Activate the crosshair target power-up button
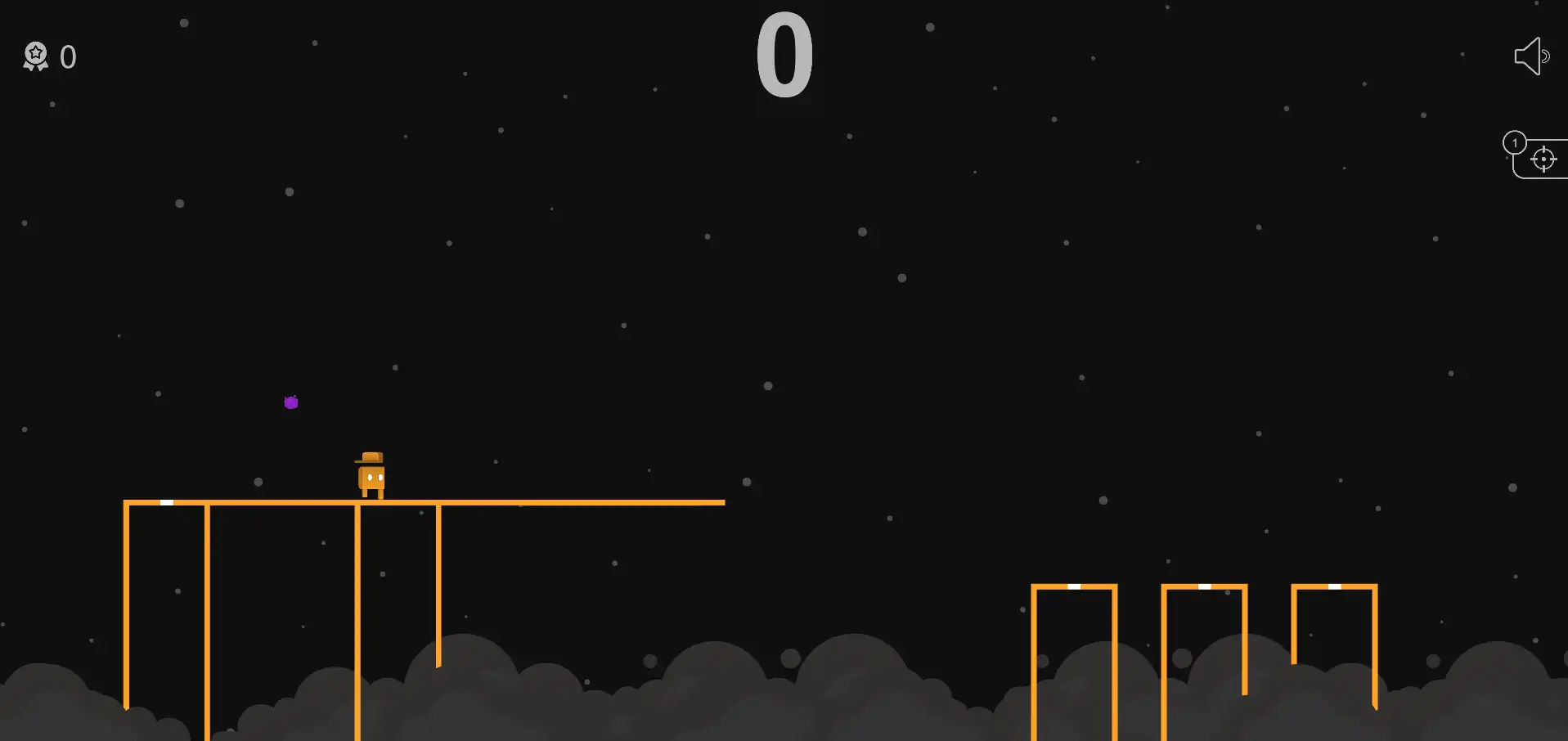The width and height of the screenshot is (1568, 741). (x=1543, y=159)
